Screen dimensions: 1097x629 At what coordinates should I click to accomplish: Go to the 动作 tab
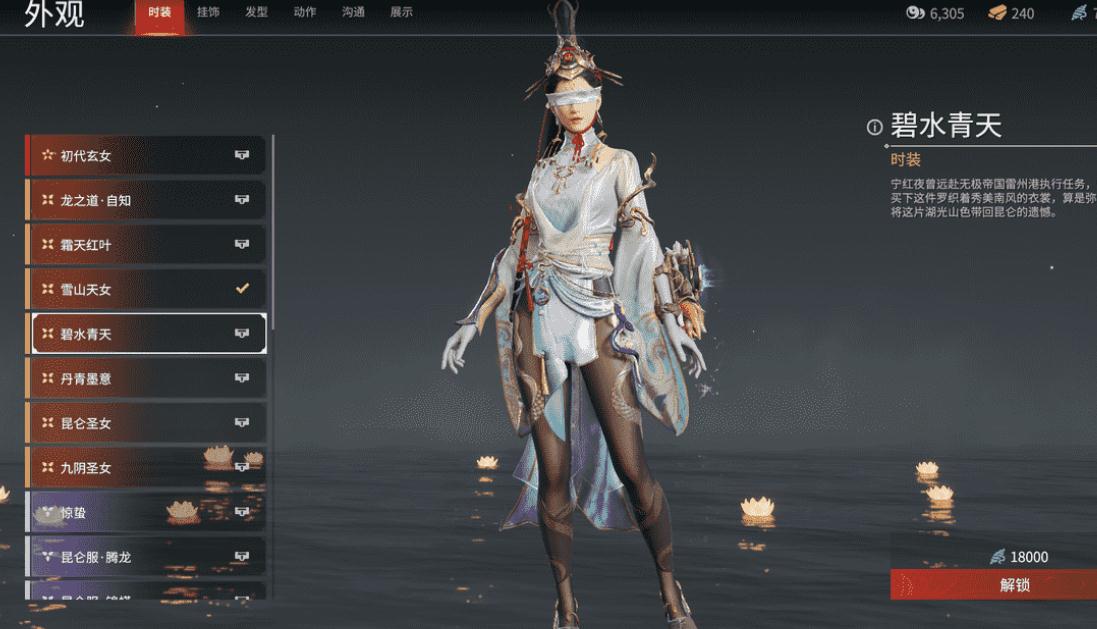305,13
